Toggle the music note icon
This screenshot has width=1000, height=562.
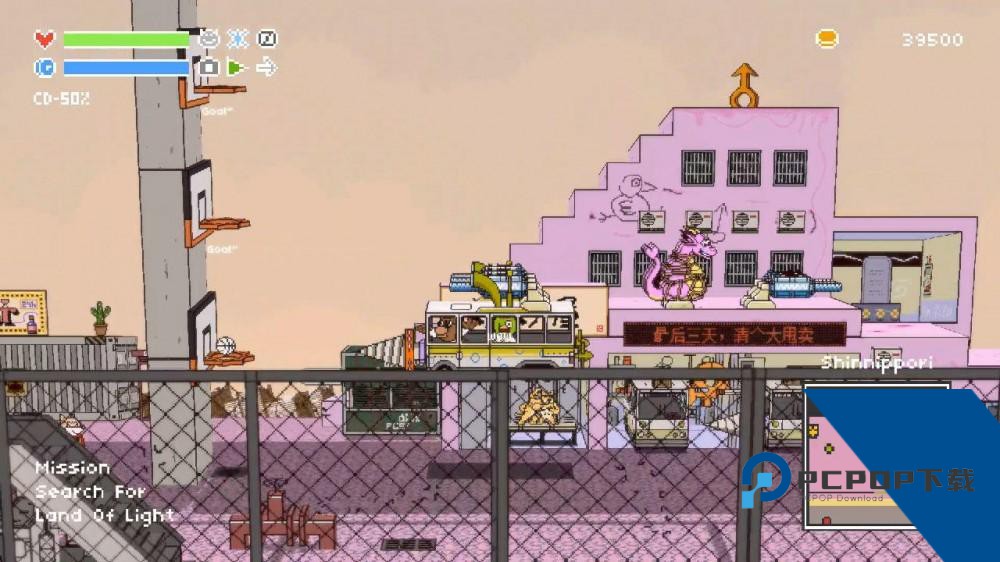pos(267,39)
